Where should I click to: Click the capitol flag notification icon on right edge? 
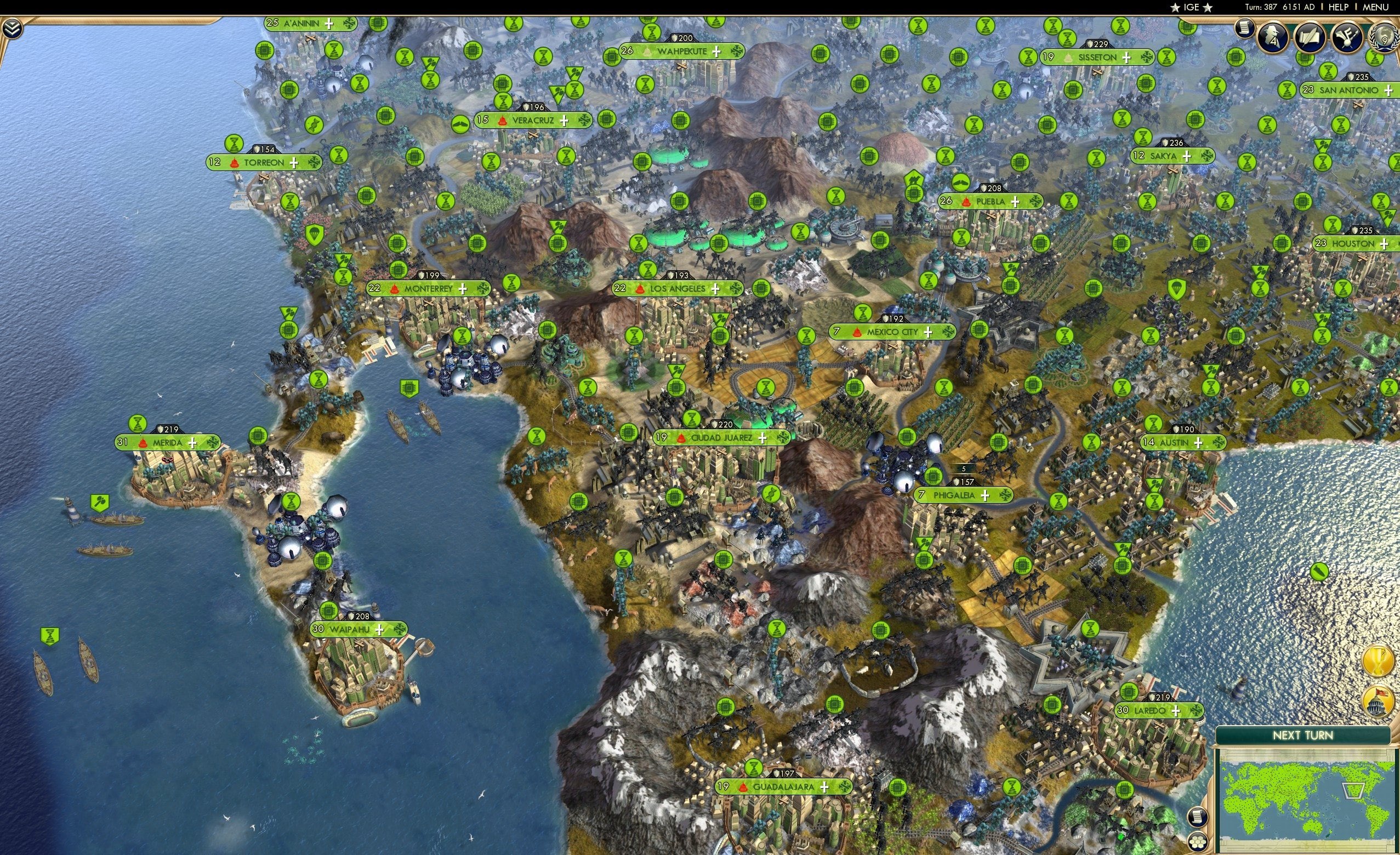click(1377, 700)
